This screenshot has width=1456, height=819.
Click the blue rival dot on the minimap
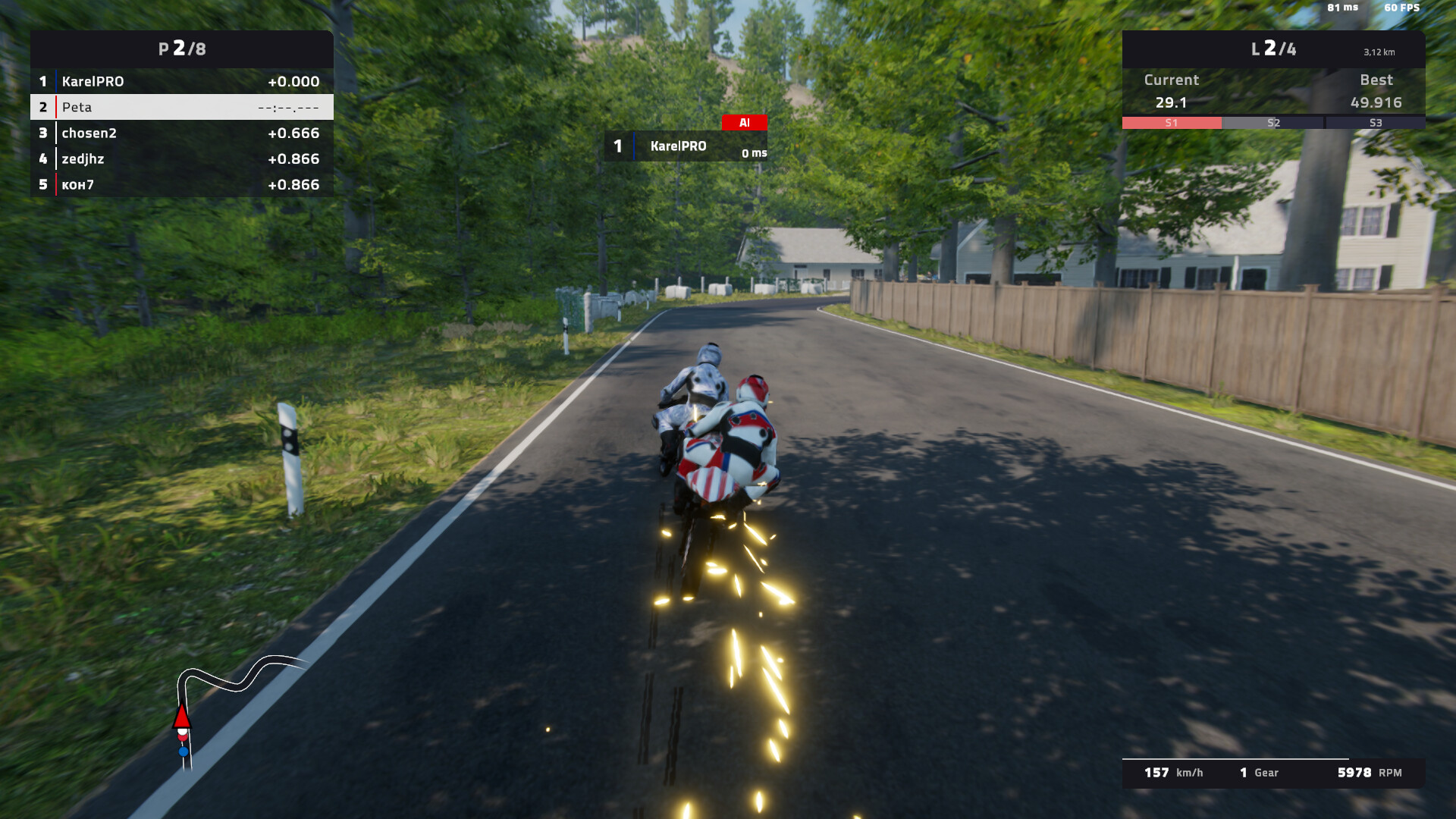(x=182, y=751)
